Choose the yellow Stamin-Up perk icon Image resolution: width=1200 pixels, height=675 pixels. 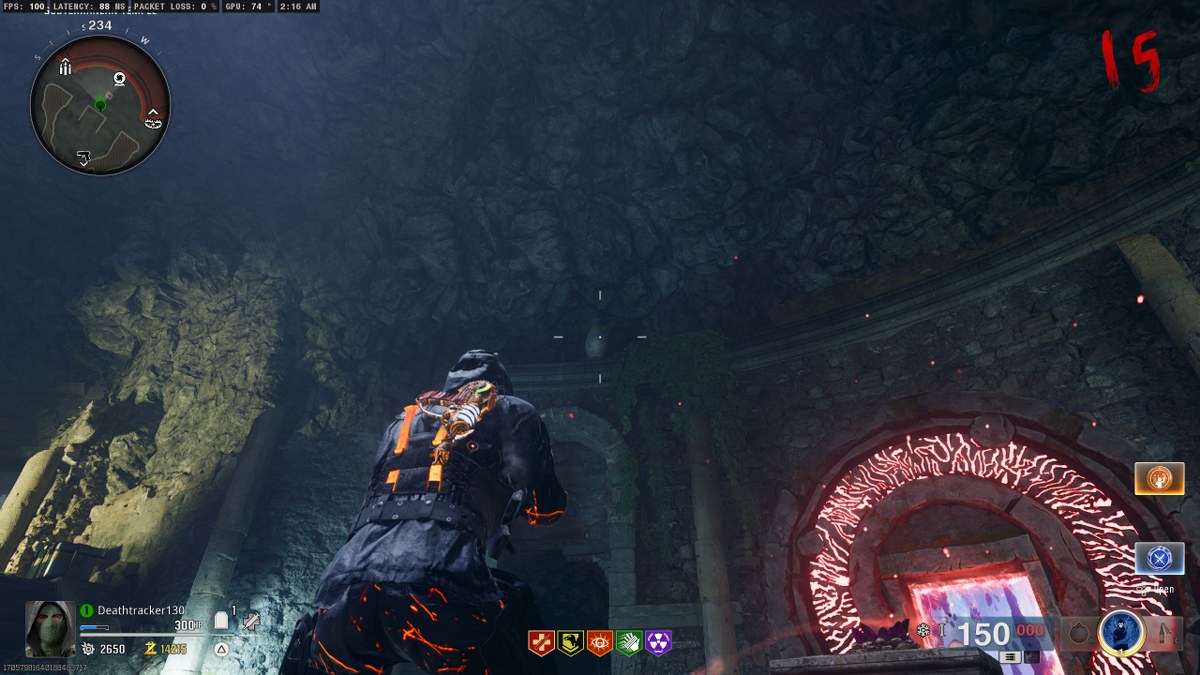pos(570,642)
